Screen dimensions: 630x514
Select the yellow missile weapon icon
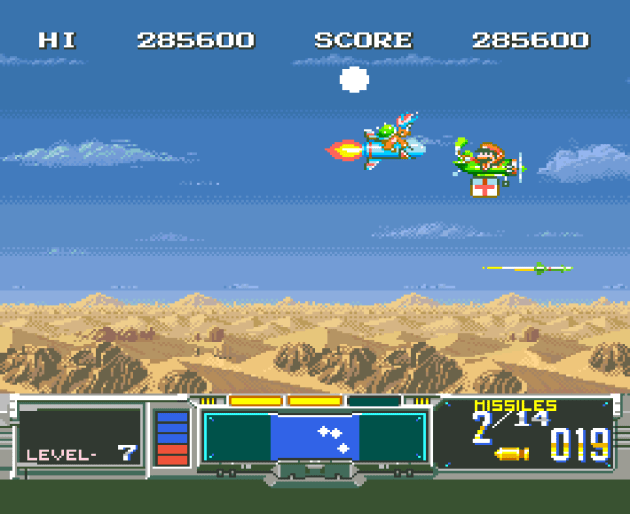pos(512,454)
